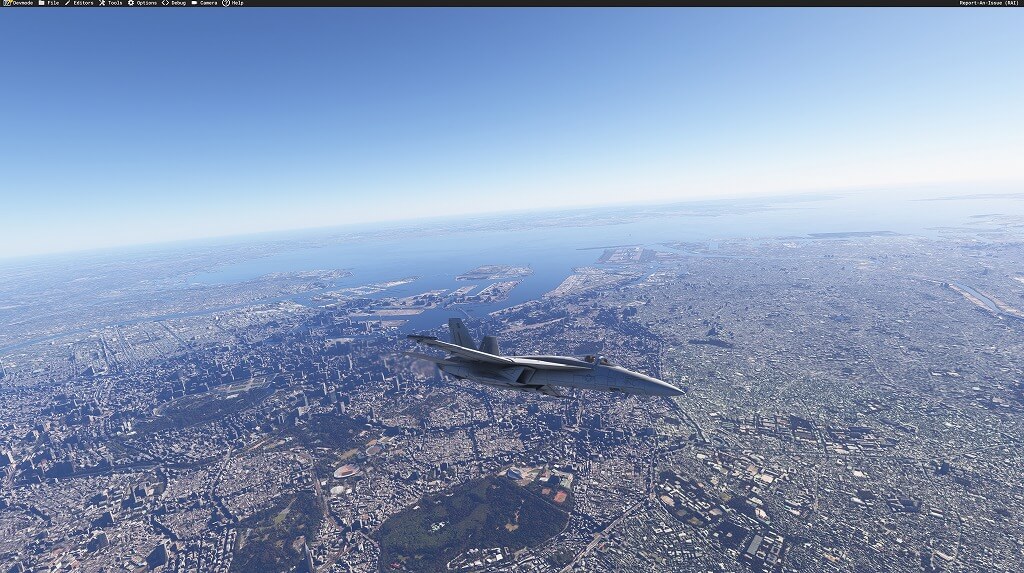Open the File menu
1024x573 pixels.
[x=49, y=3]
